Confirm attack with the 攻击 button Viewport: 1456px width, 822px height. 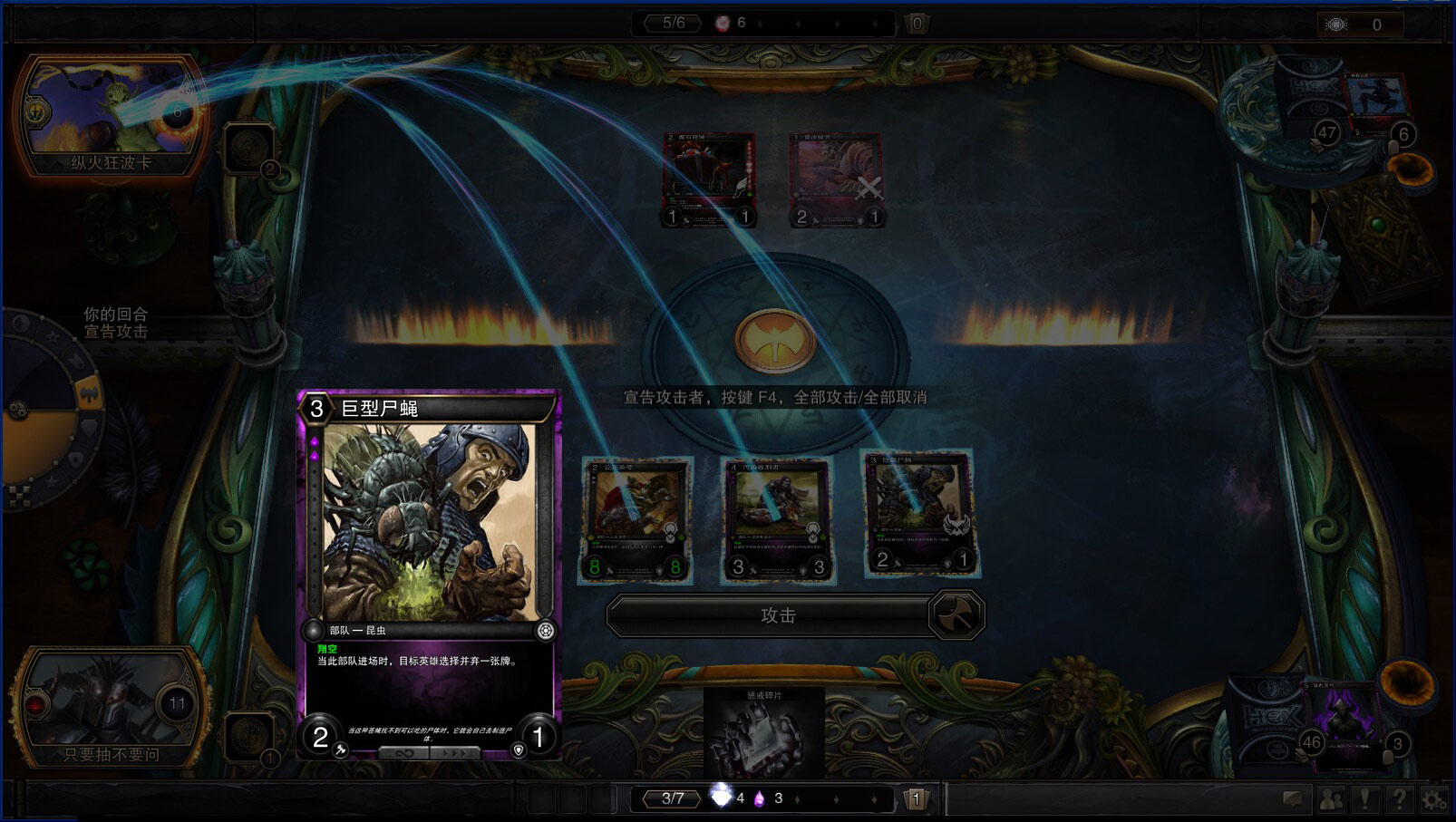click(777, 615)
